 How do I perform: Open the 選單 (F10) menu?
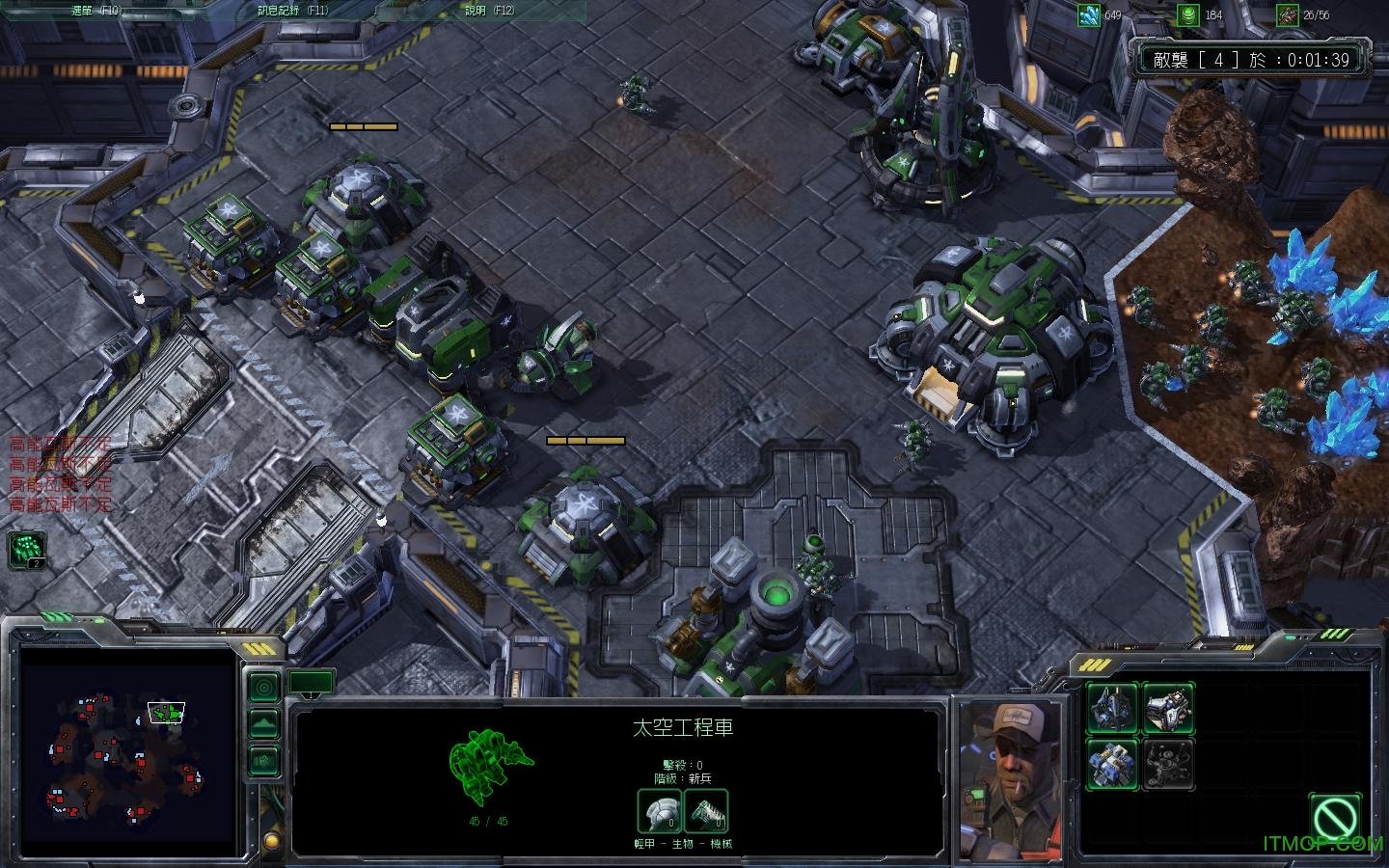96,11
